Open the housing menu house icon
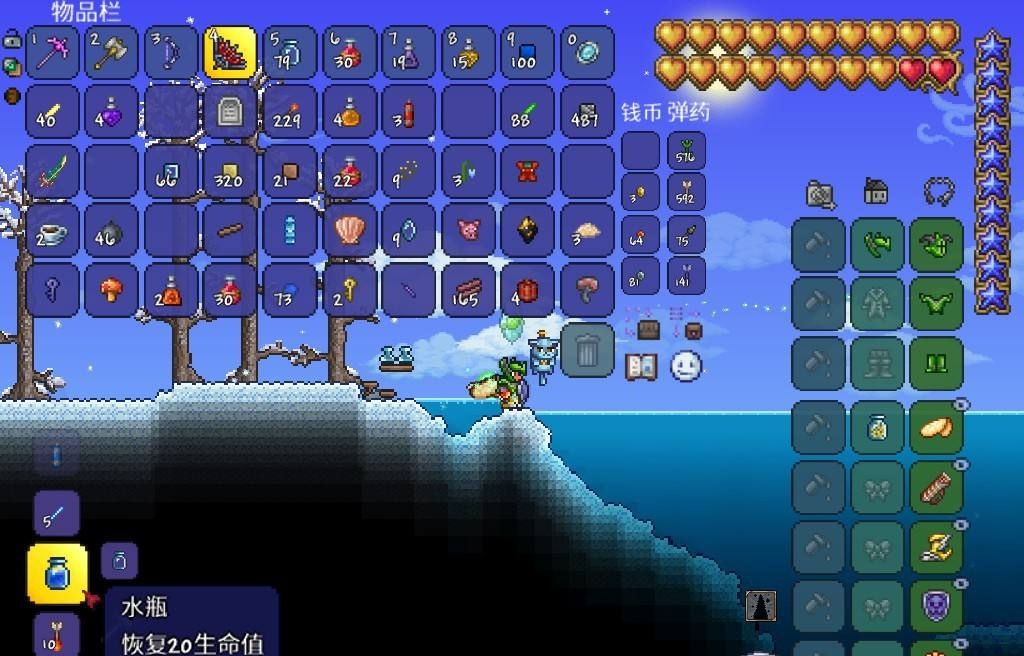1024x656 pixels. click(x=877, y=192)
